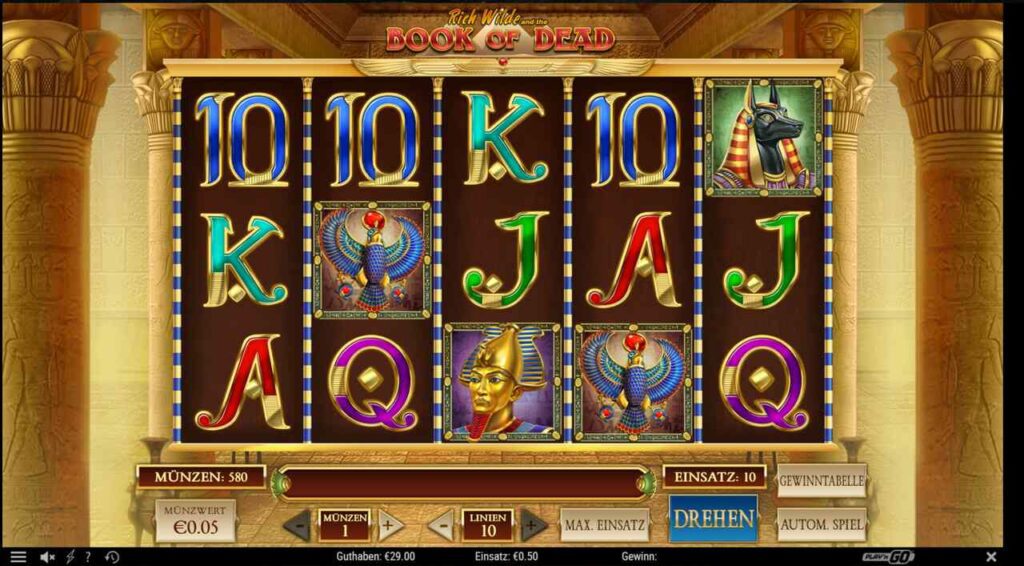Show the game history clock icon
Screen dimensions: 1024x566
click(x=112, y=557)
